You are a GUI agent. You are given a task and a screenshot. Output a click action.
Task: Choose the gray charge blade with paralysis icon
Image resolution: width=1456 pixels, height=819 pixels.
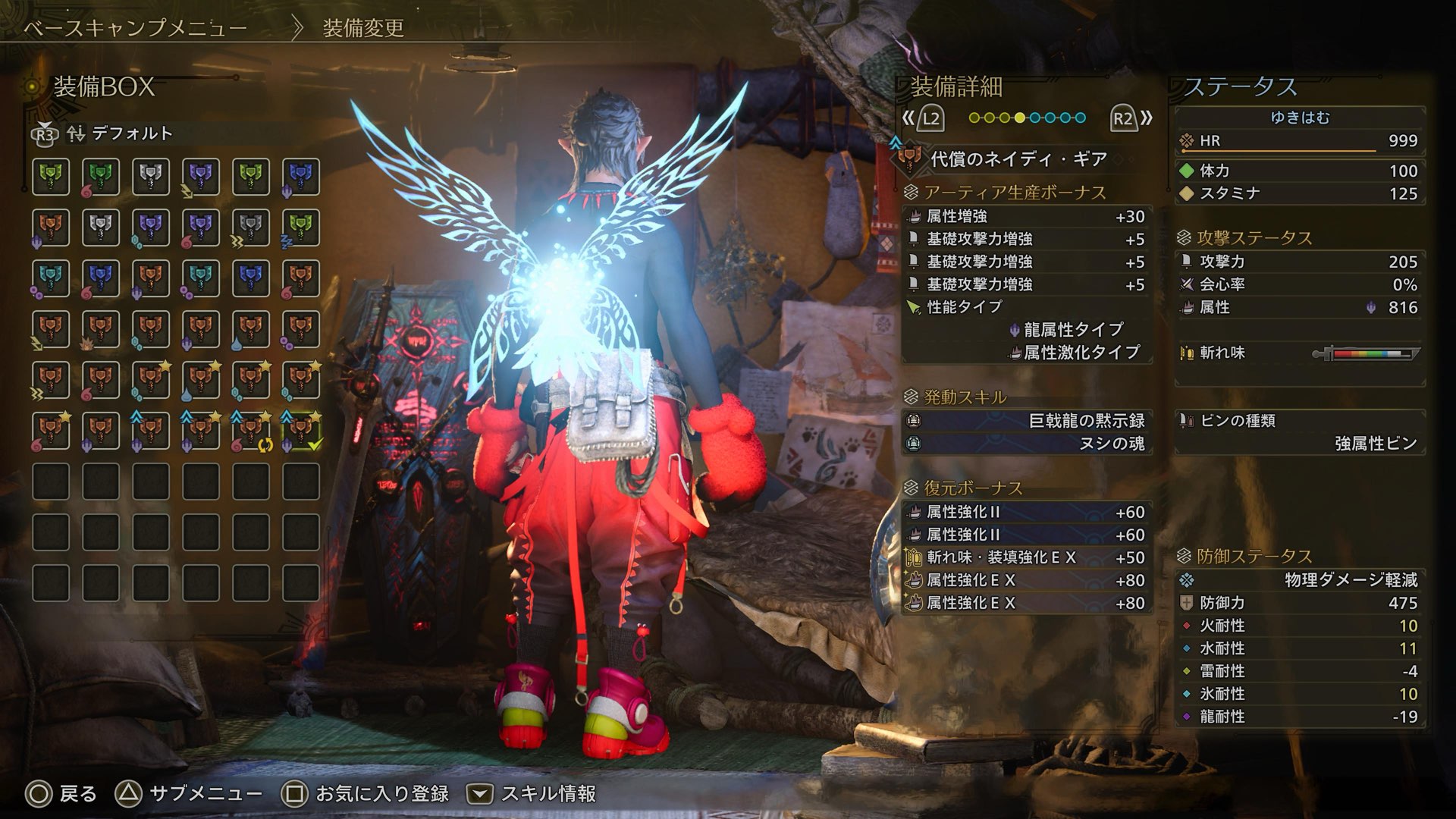coord(251,227)
